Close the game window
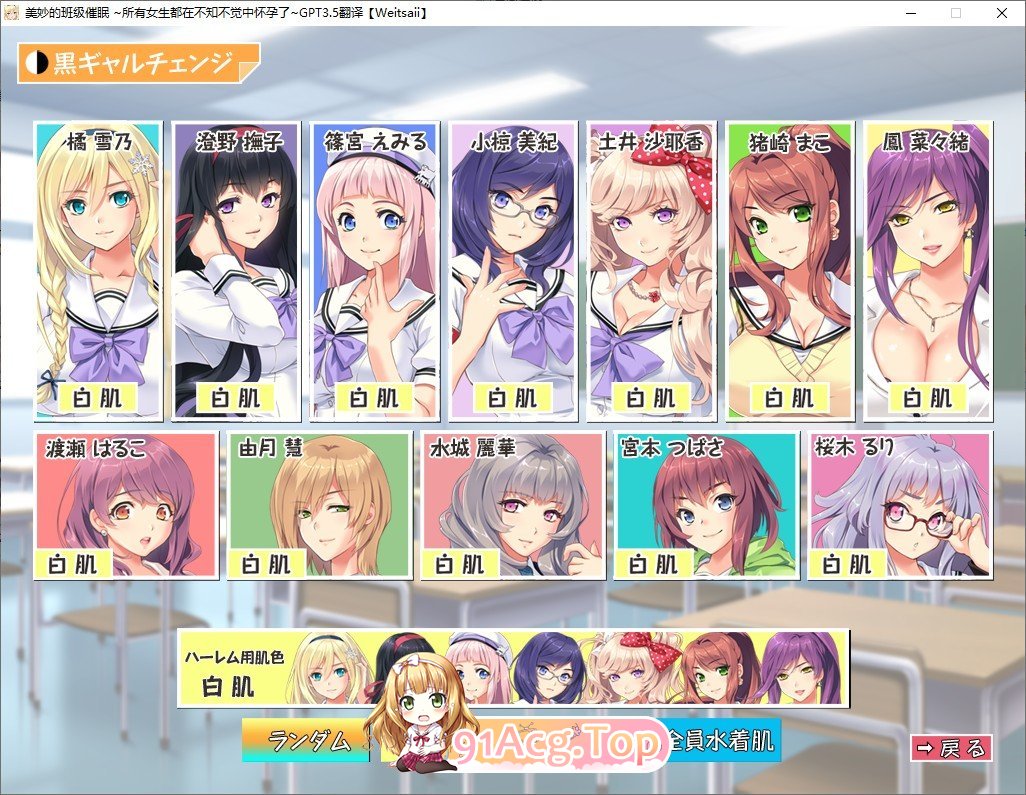 point(1001,13)
